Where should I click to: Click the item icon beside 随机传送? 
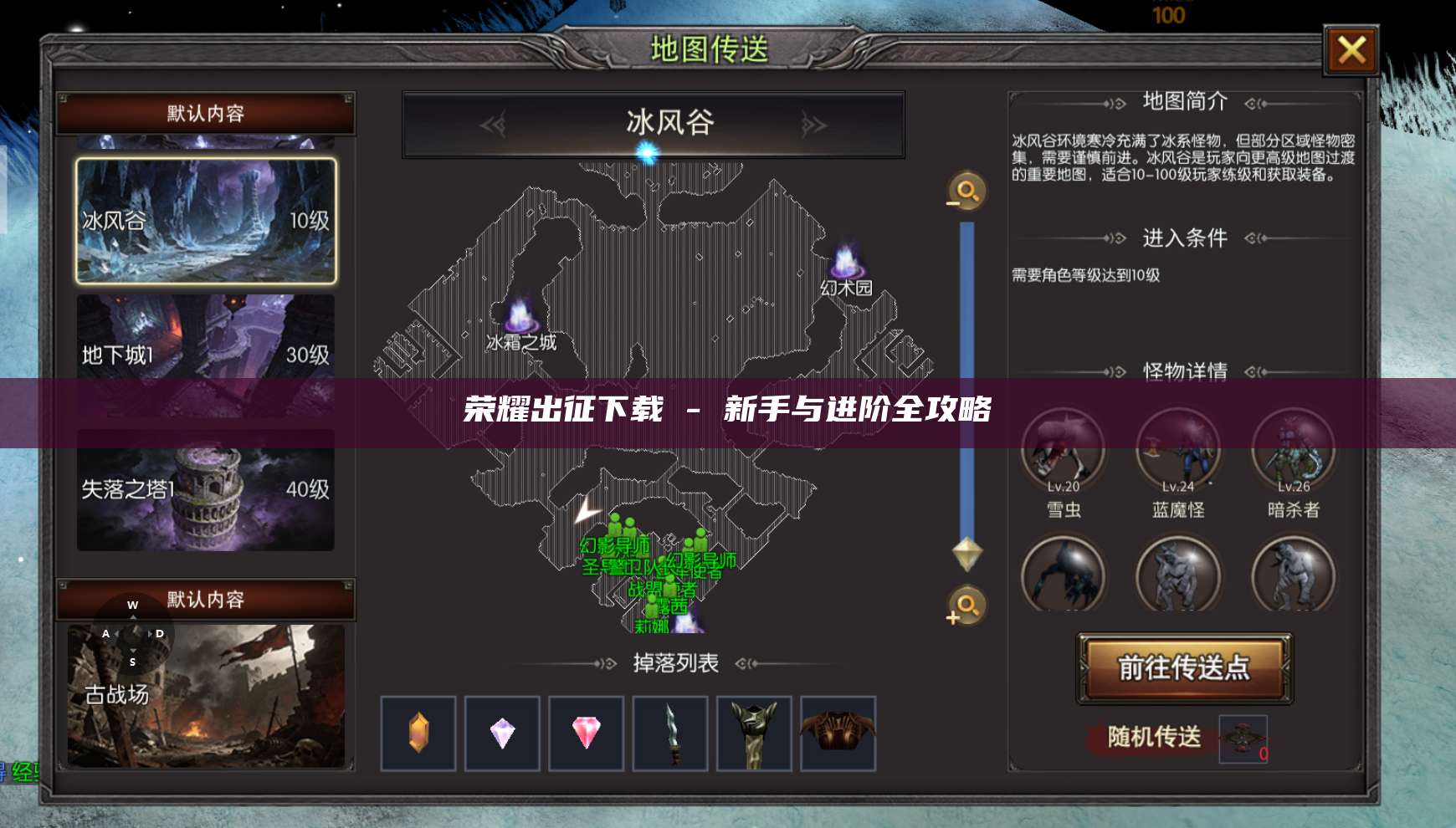point(1242,739)
